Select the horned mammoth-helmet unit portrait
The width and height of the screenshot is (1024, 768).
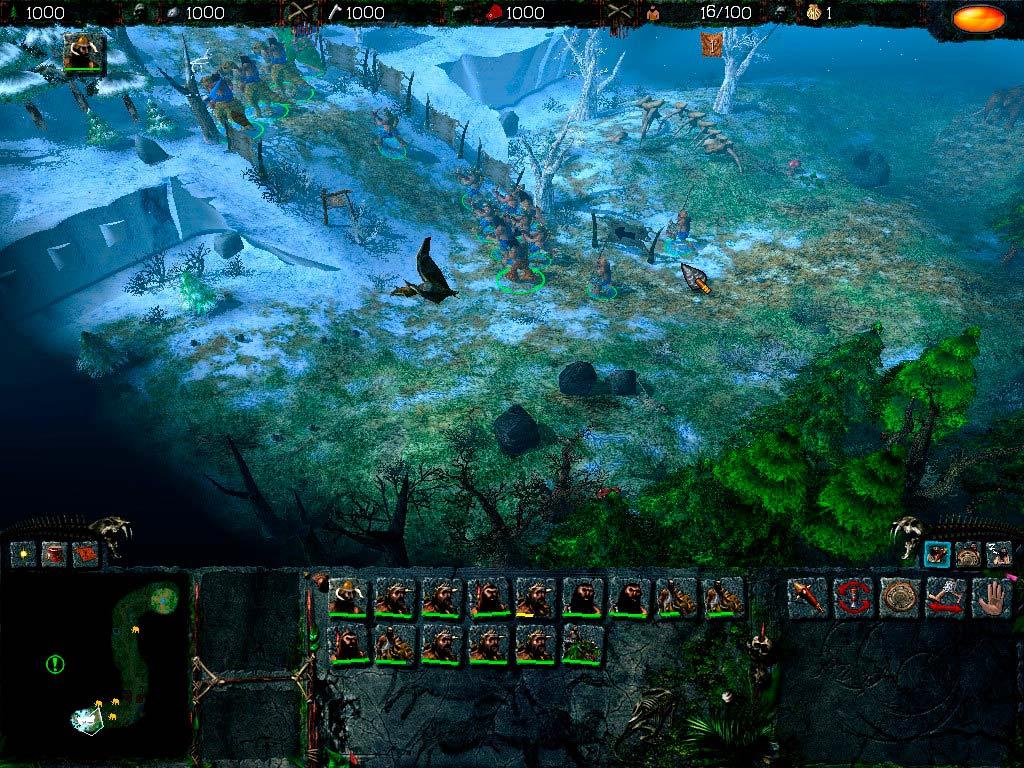click(347, 597)
